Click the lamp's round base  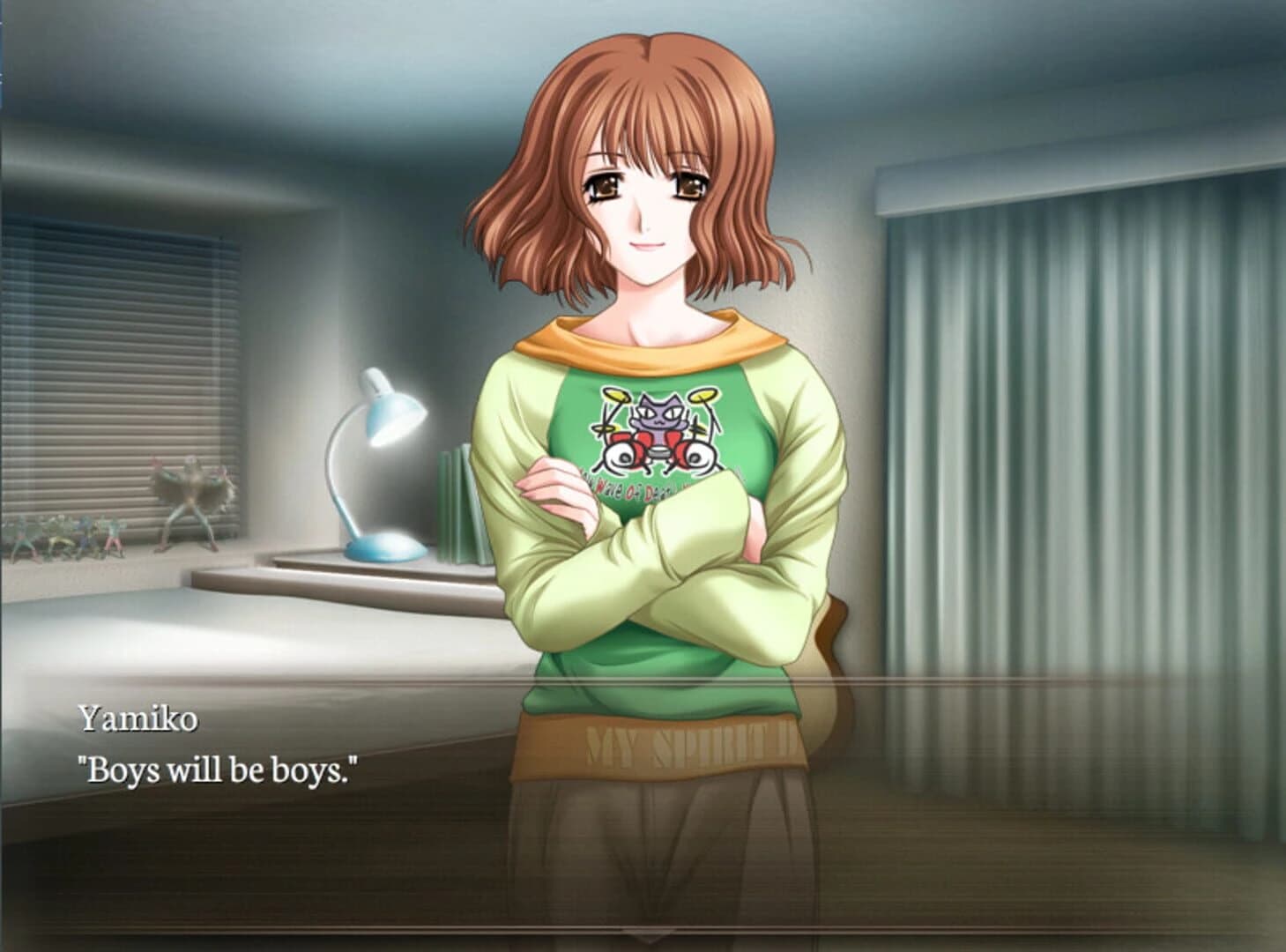tap(383, 547)
